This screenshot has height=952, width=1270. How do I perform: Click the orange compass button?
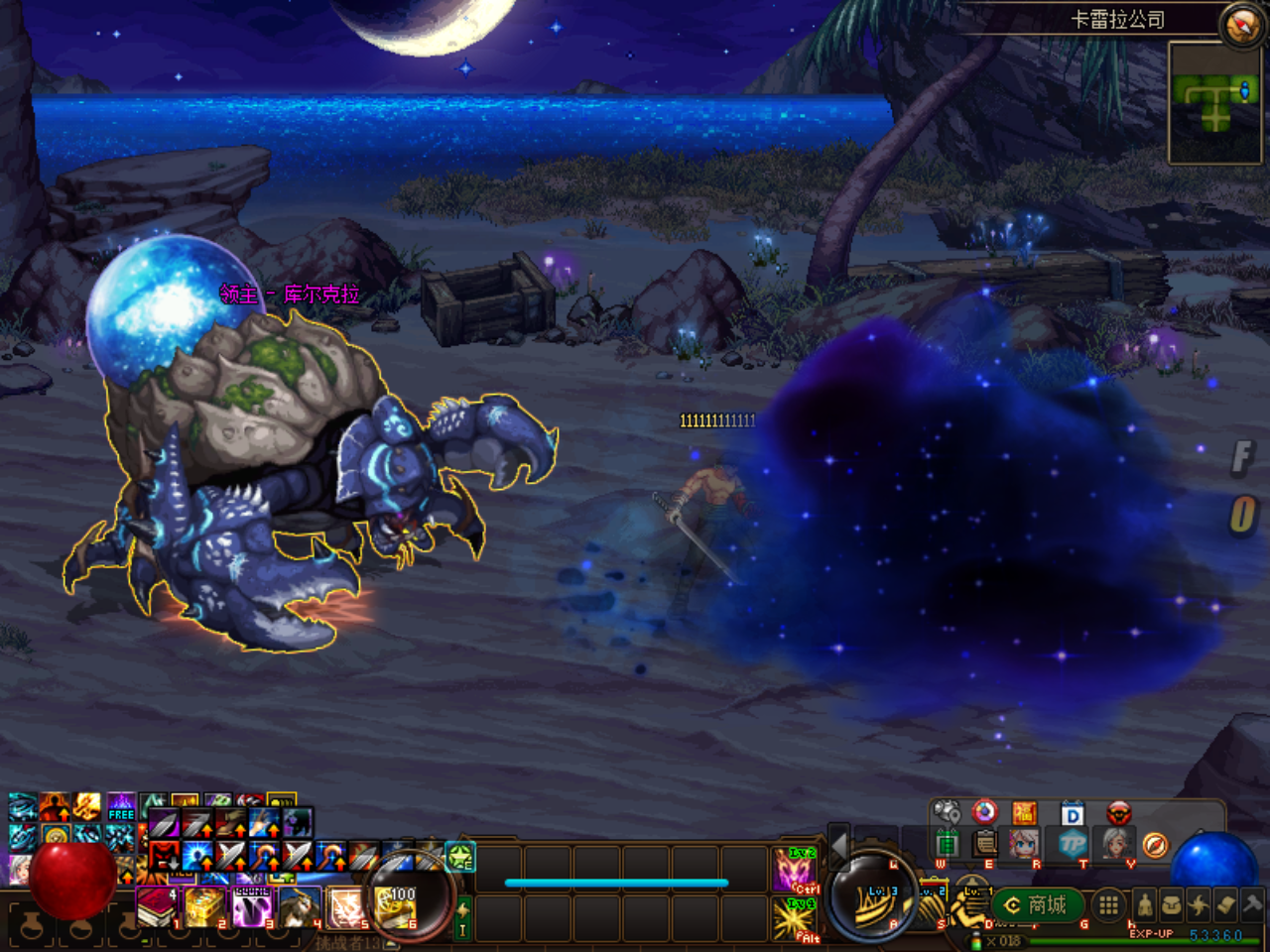[1155, 844]
